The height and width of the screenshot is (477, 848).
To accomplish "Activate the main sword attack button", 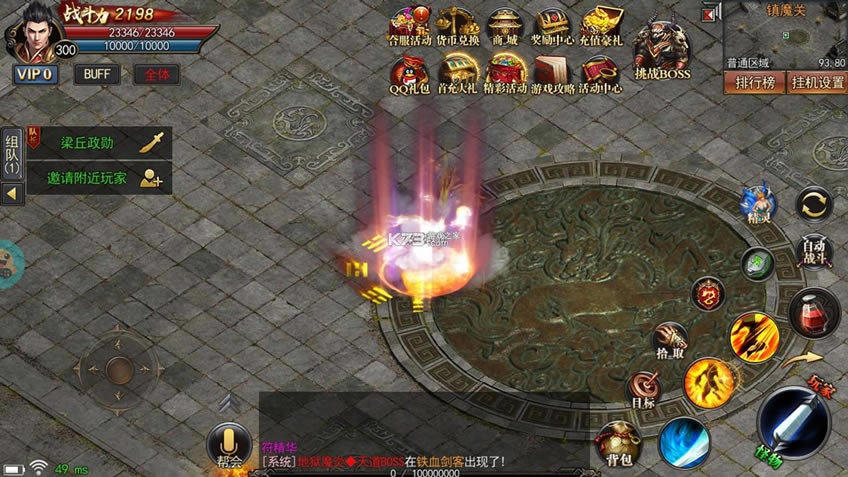I will click(794, 422).
